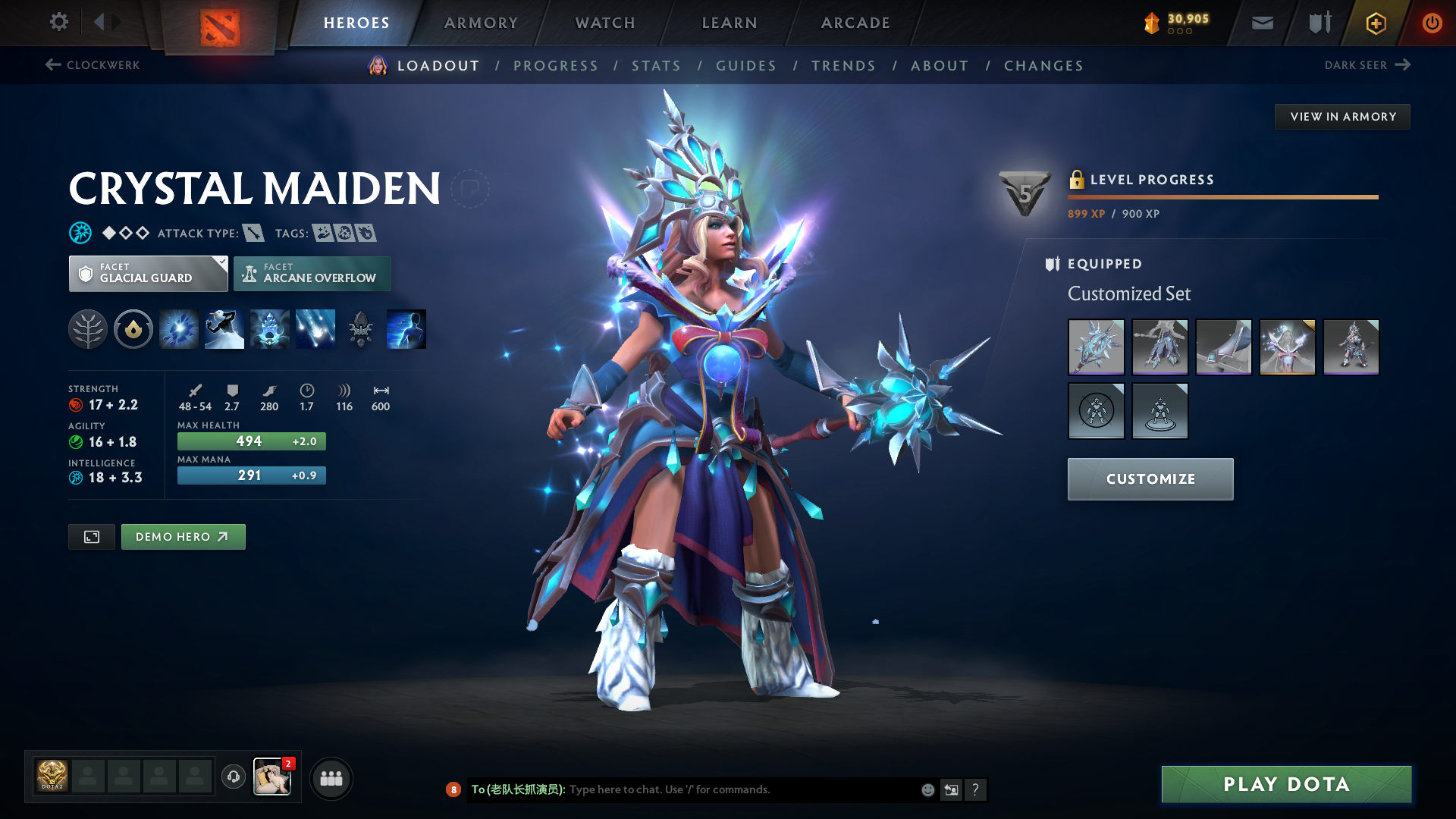Choose the Glacial Guard facet
The image size is (1456, 819).
point(148,274)
